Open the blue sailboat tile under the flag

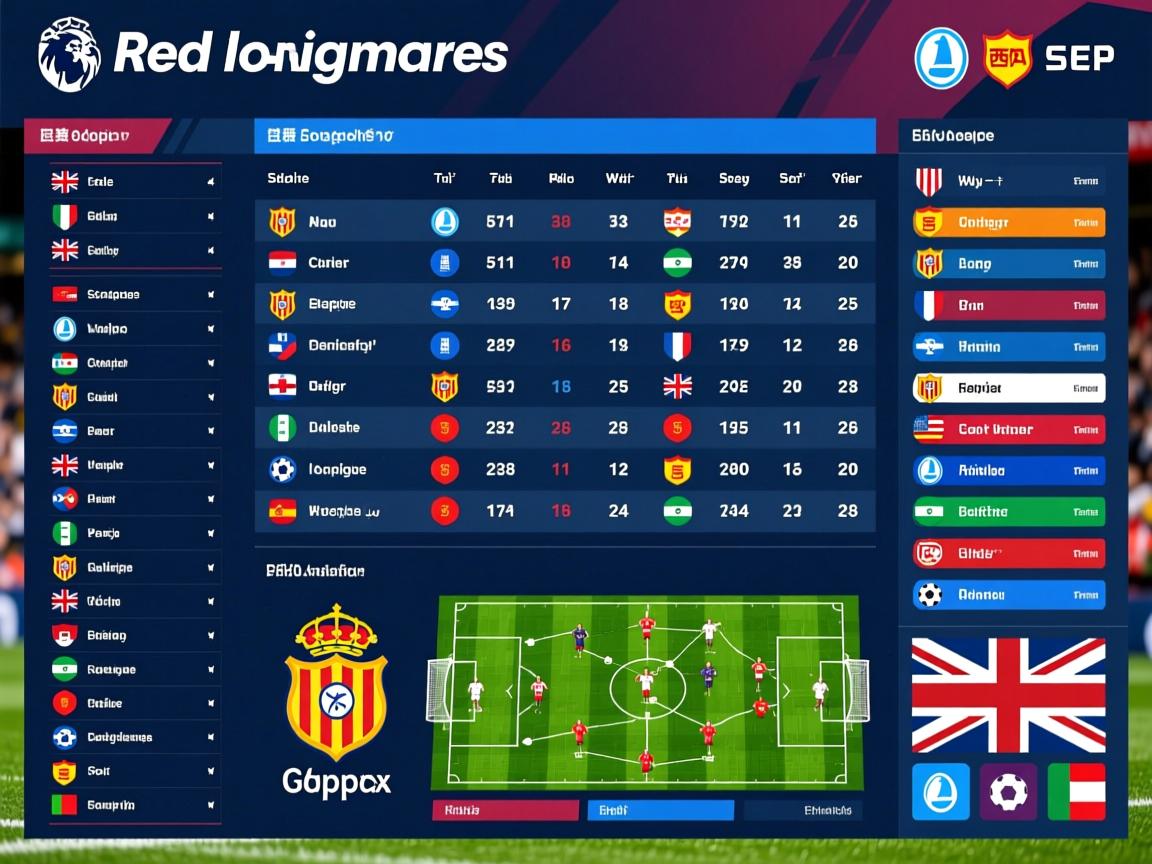[x=941, y=792]
